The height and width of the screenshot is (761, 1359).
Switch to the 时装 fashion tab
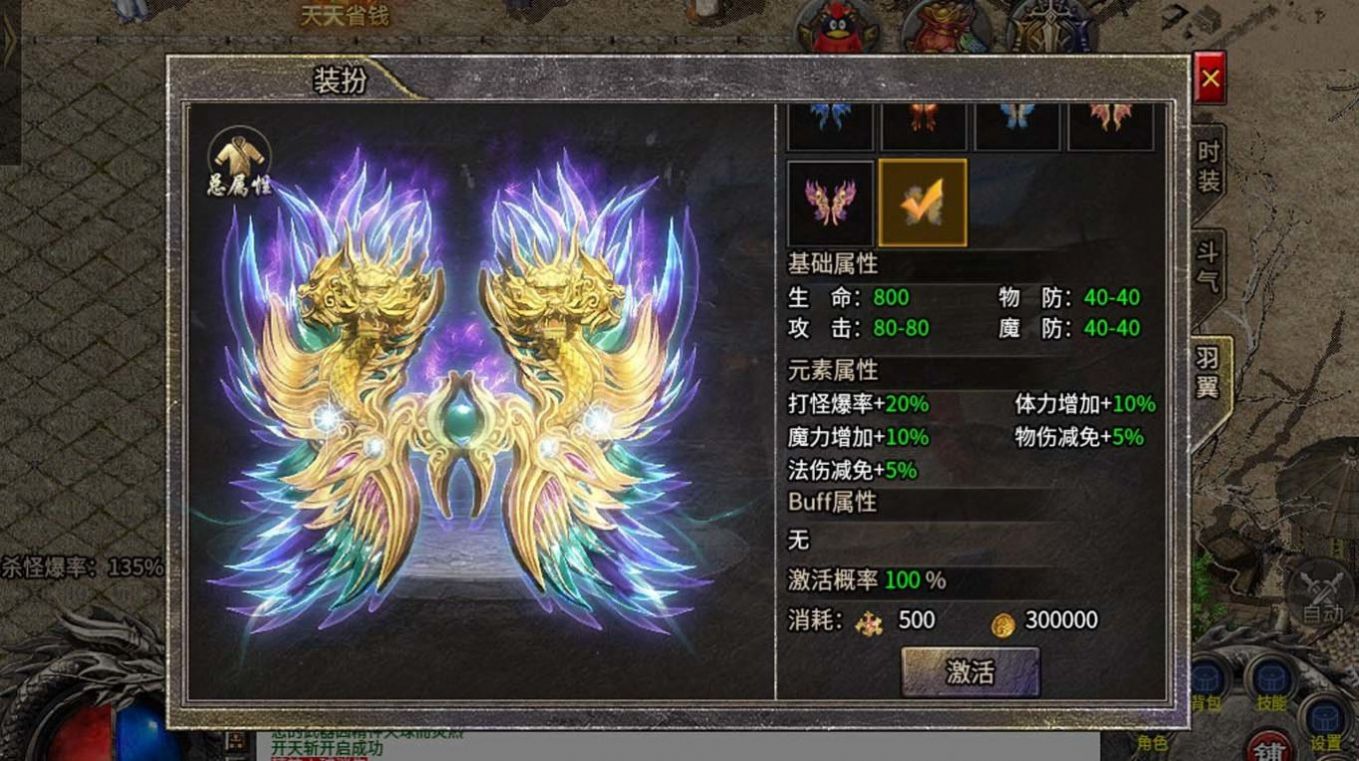coord(1209,166)
